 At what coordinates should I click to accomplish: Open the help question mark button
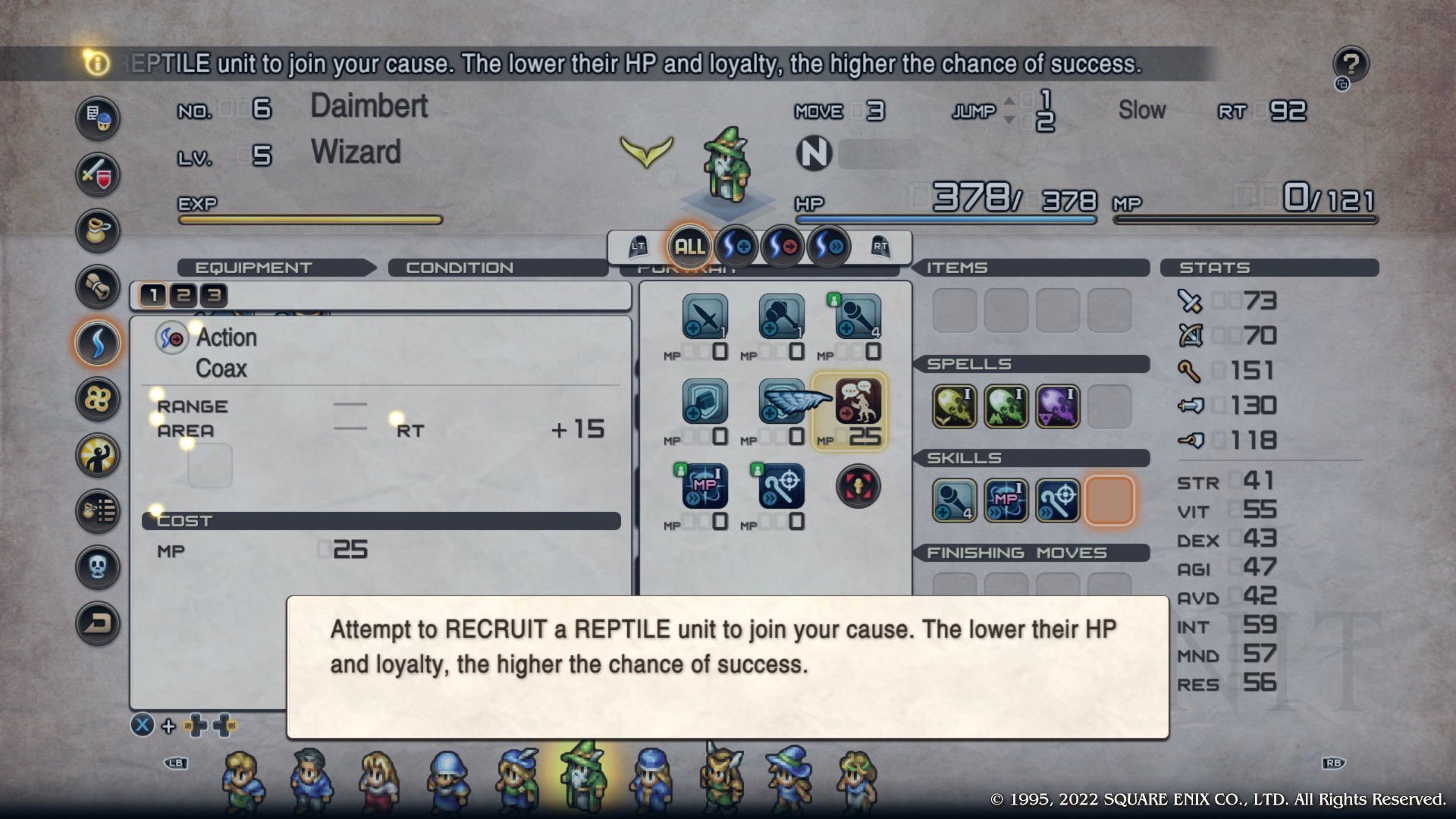point(1351,64)
